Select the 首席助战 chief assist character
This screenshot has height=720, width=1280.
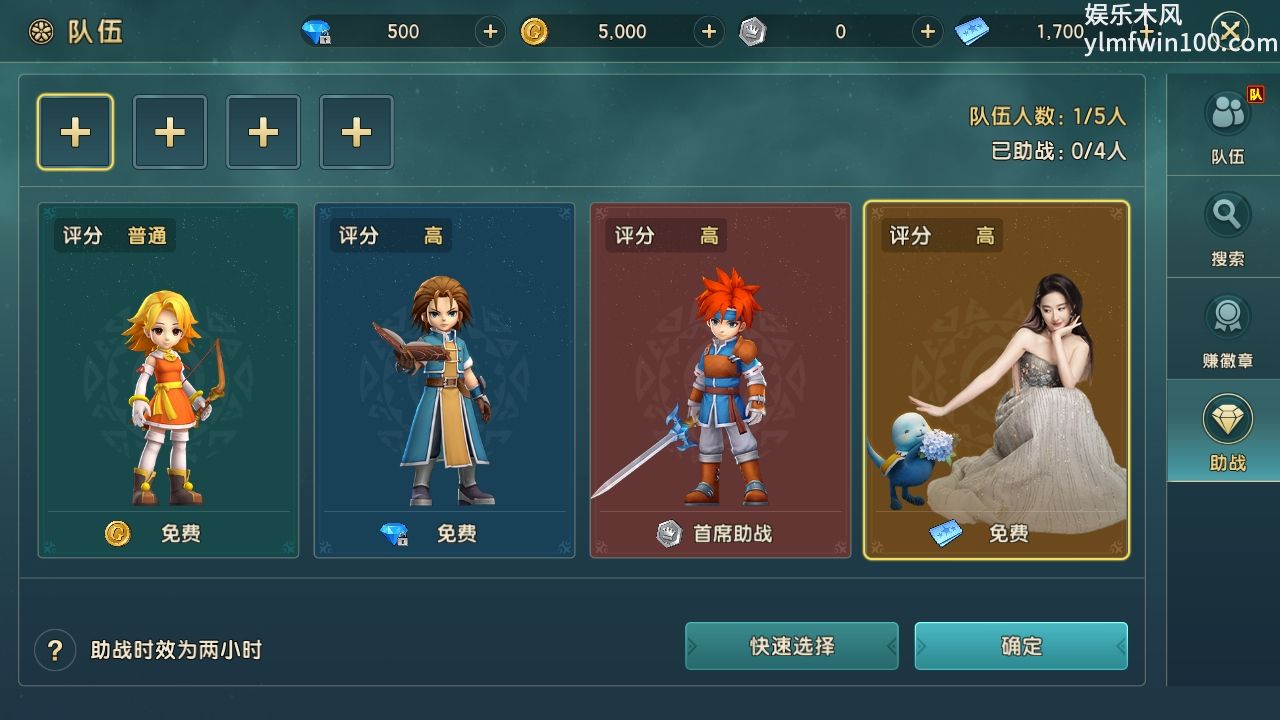click(721, 380)
